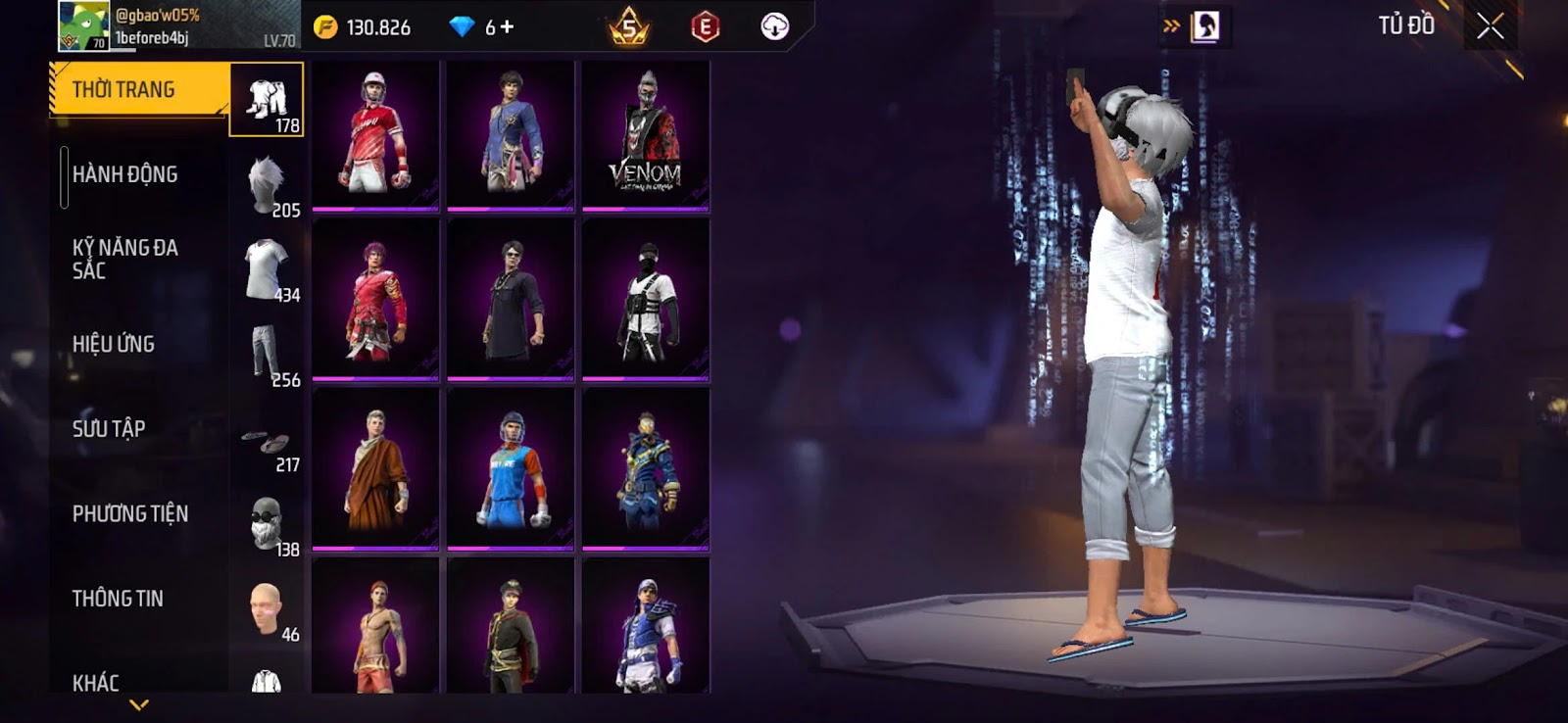Choose the shirt subcategory with 434 items
Viewport: 1568px width, 723px height.
(x=268, y=269)
